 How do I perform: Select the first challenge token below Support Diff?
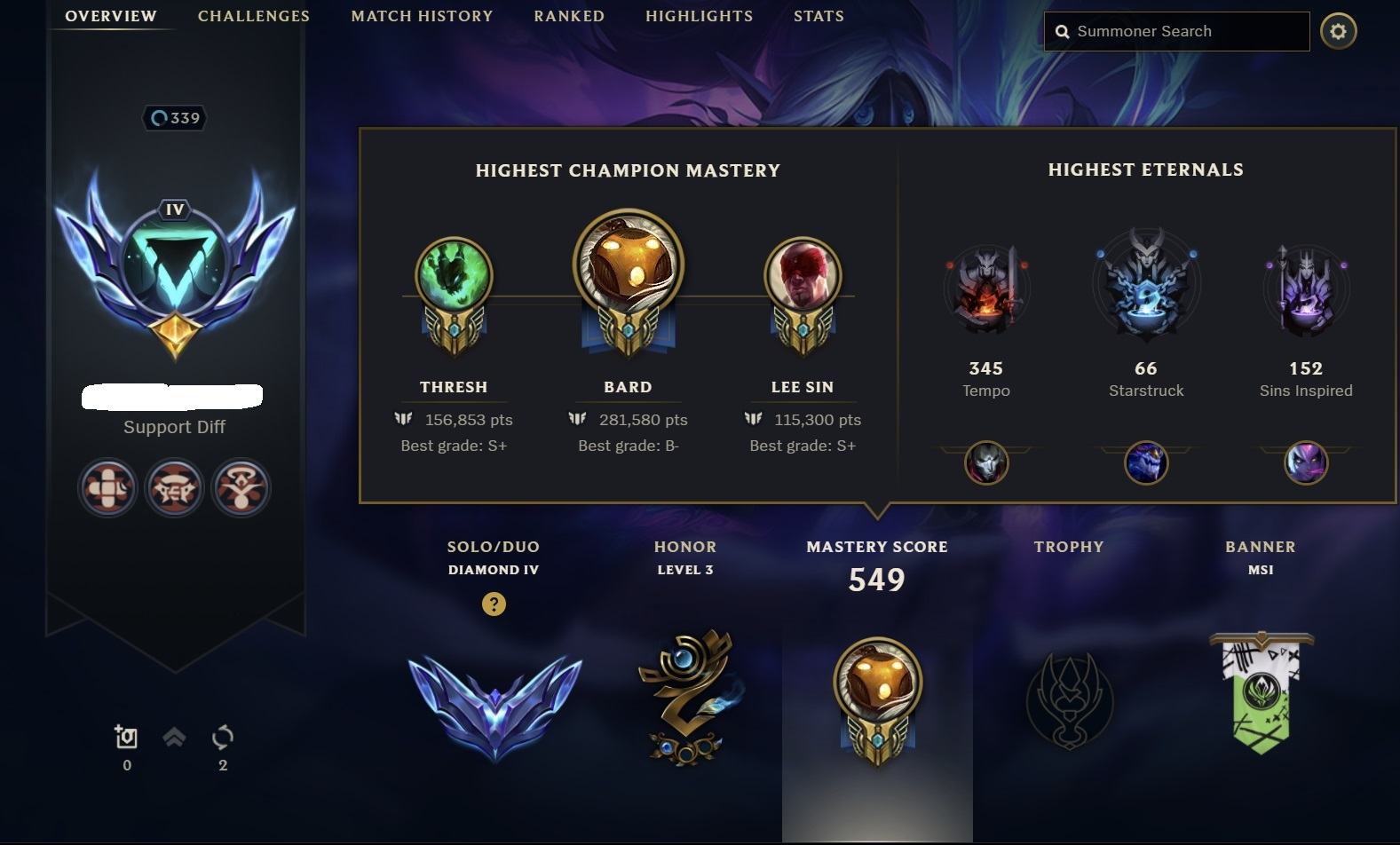[107, 487]
